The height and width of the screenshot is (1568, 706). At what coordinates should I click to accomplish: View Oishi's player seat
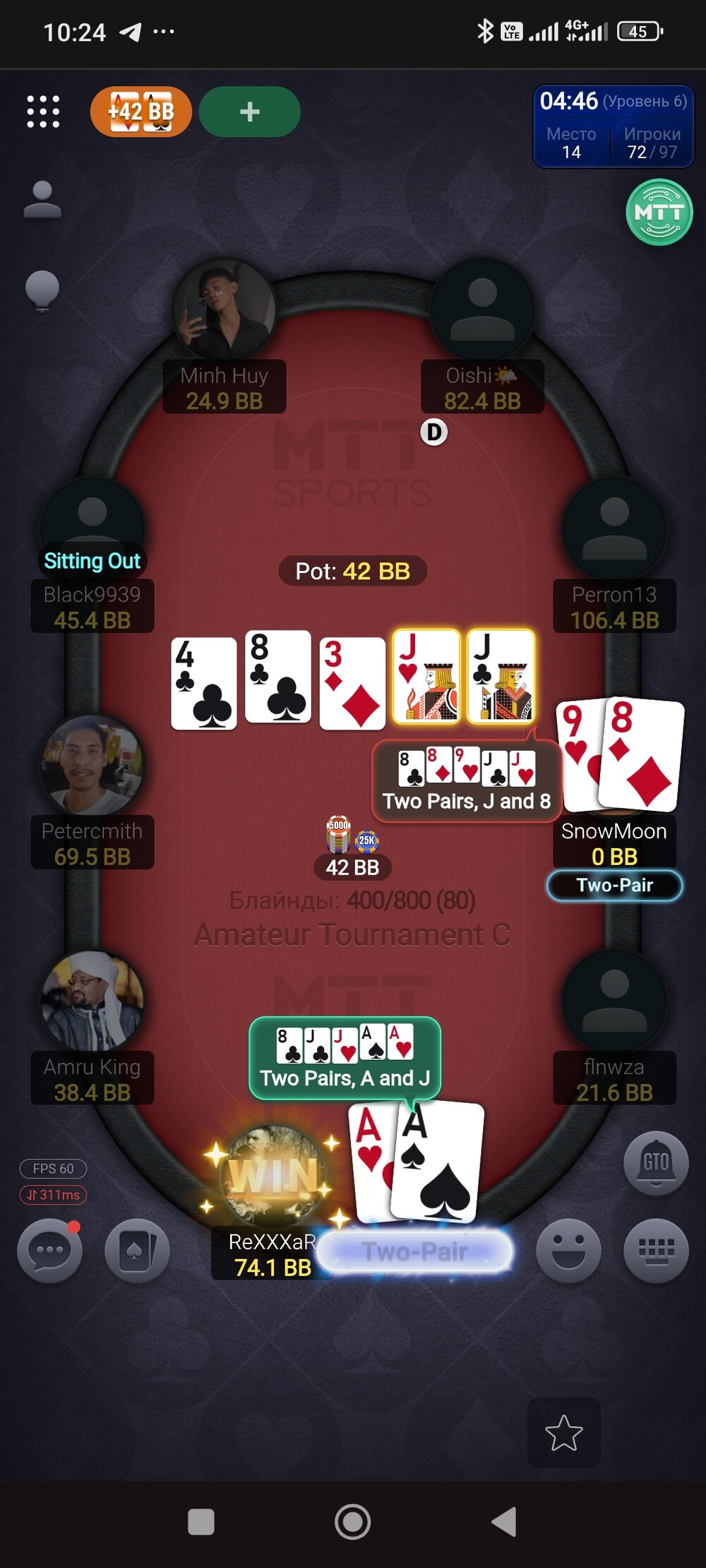coord(482,310)
